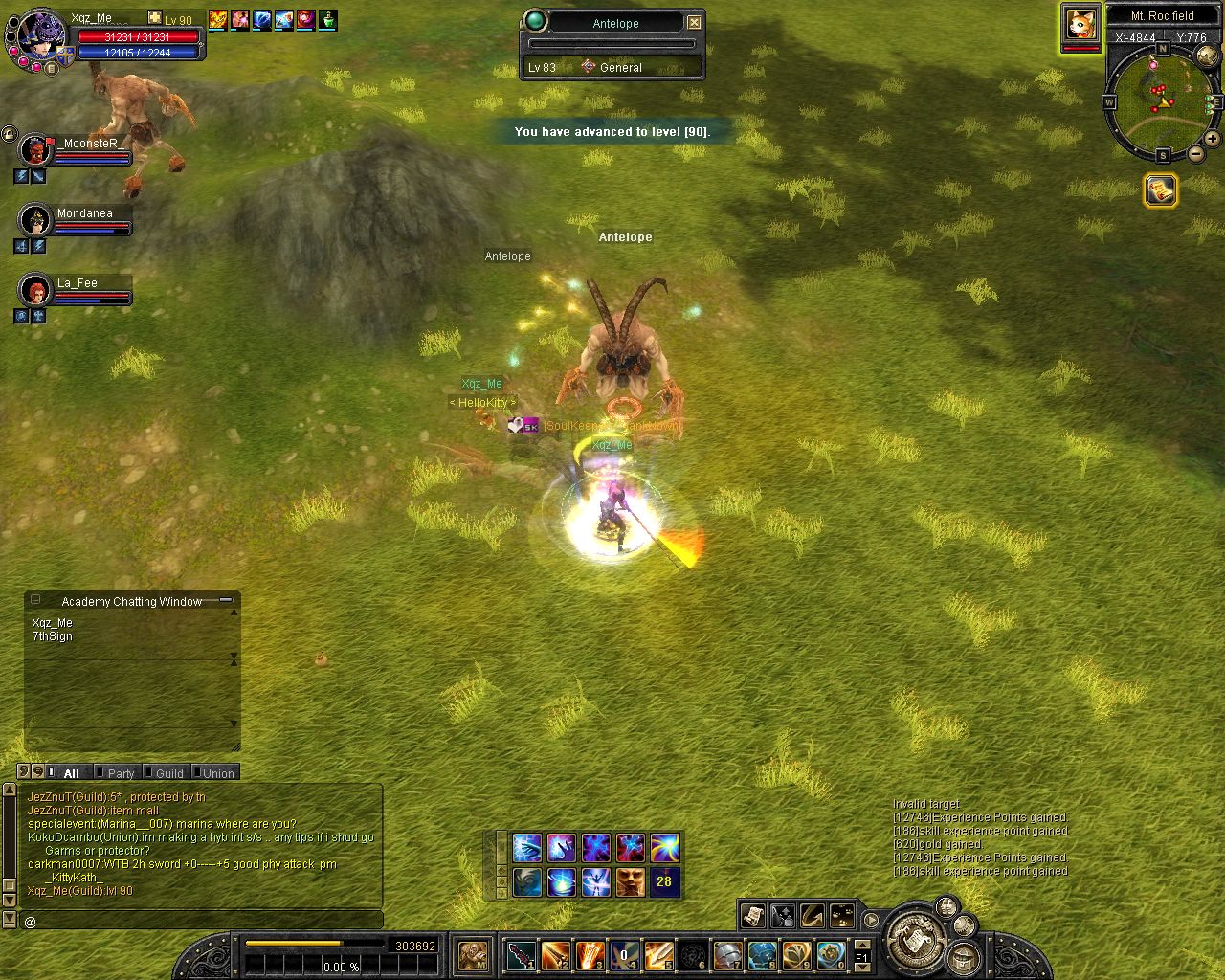
Task: Minimize the Academy Chatting Window
Action: coord(227,600)
